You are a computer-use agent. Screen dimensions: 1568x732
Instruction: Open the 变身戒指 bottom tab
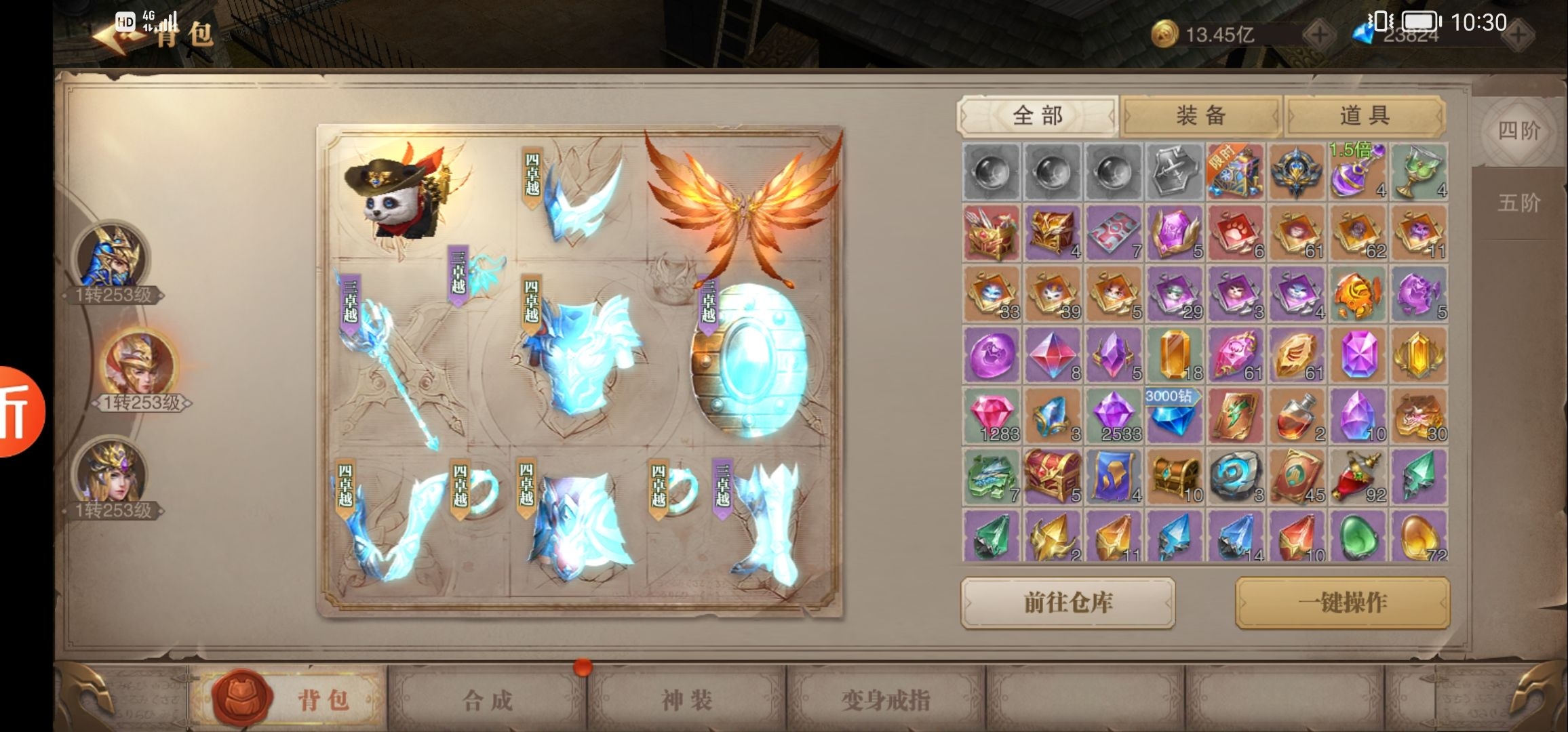[x=885, y=700]
